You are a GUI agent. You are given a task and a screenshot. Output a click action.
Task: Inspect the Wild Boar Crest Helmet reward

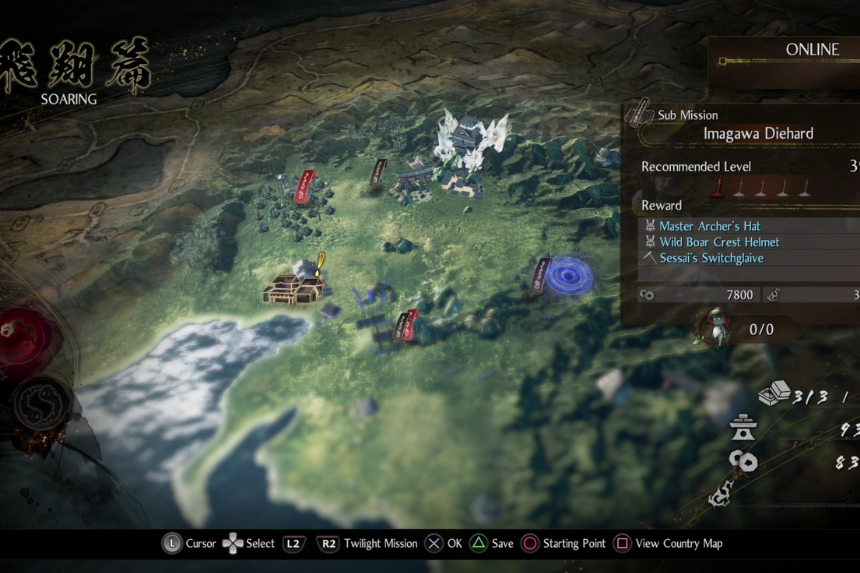[x=718, y=242]
